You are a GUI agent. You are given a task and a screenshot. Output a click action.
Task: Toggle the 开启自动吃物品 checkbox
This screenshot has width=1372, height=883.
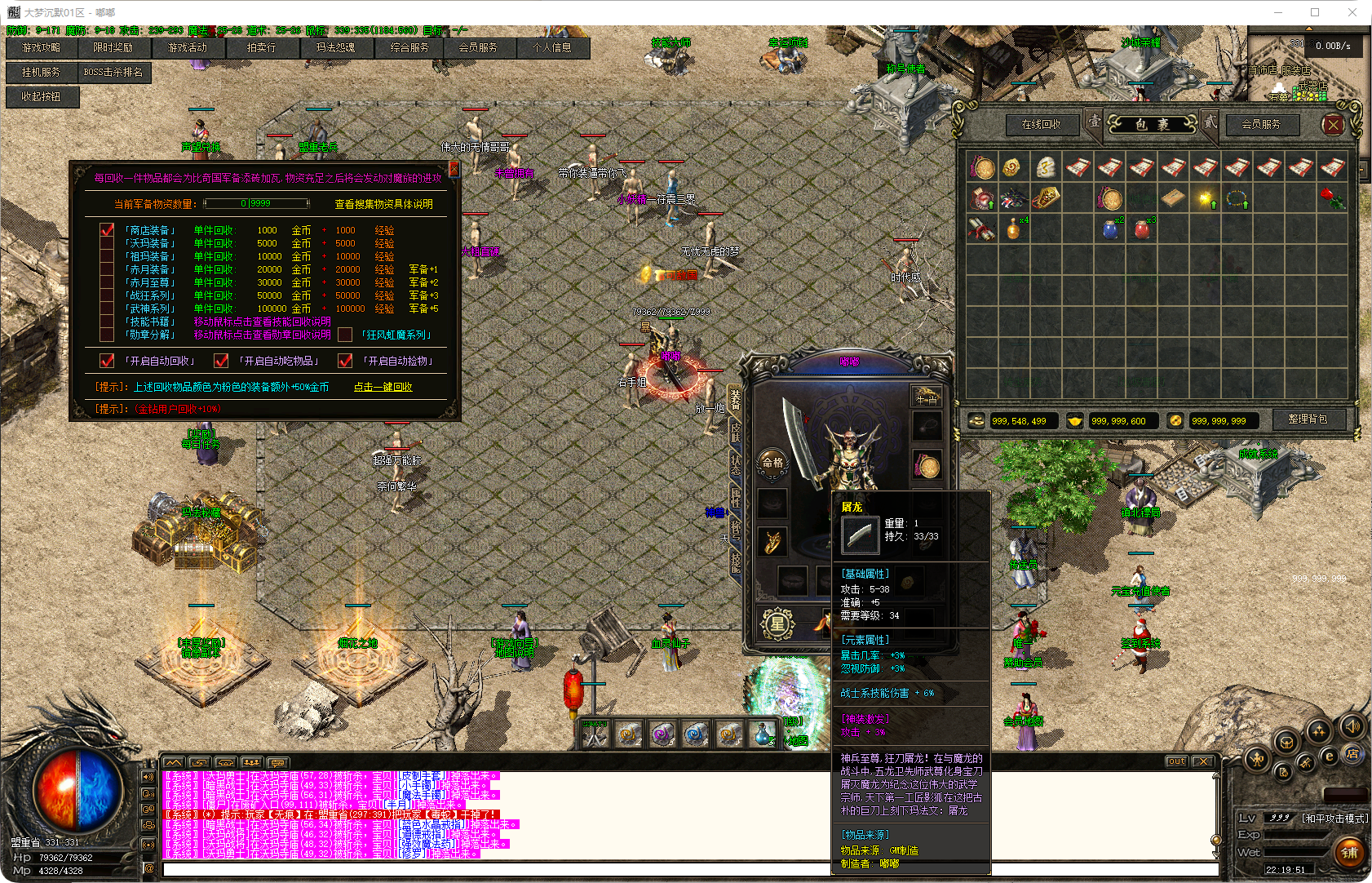pyautogui.click(x=220, y=361)
